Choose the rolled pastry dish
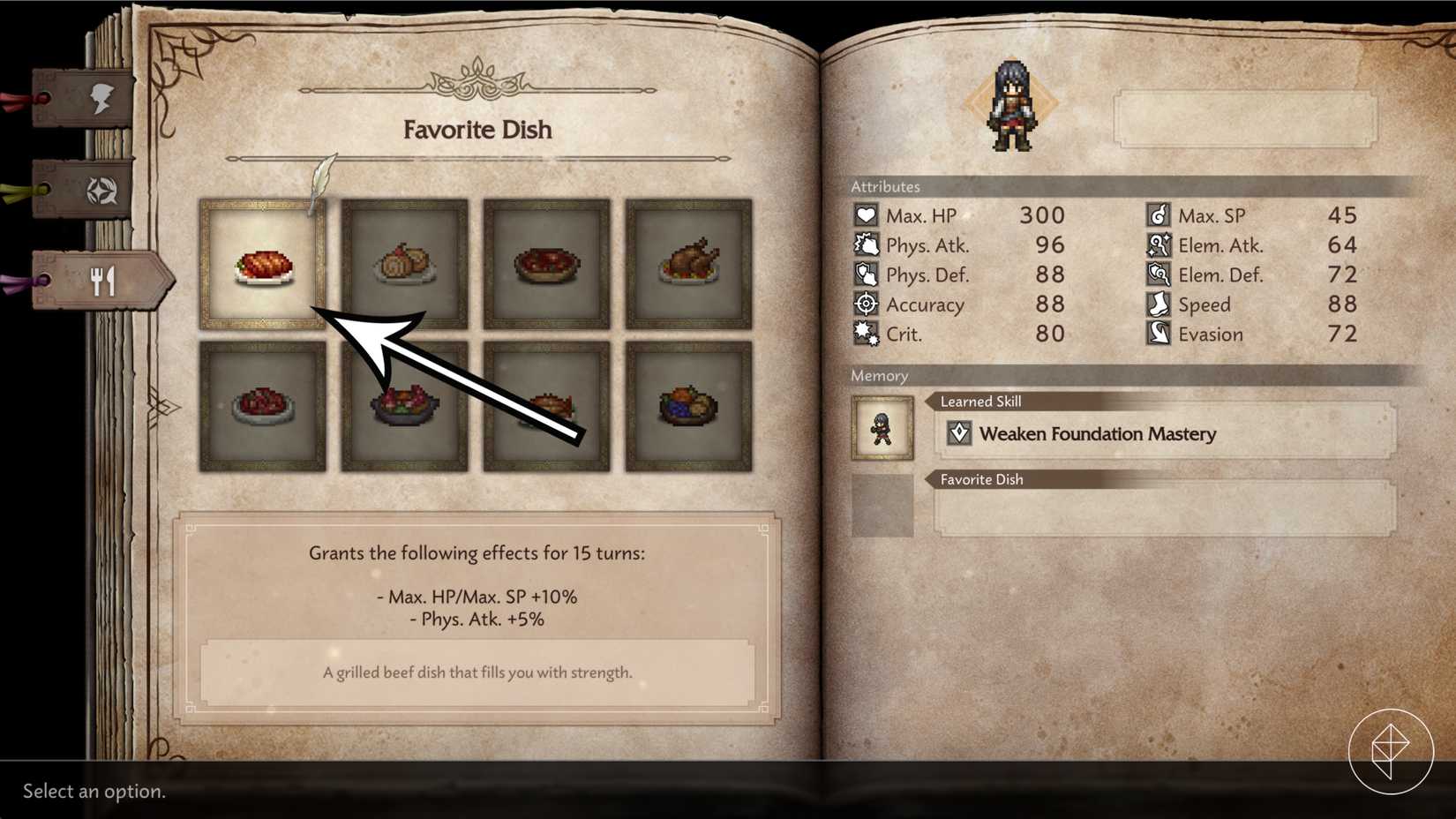 [x=404, y=264]
